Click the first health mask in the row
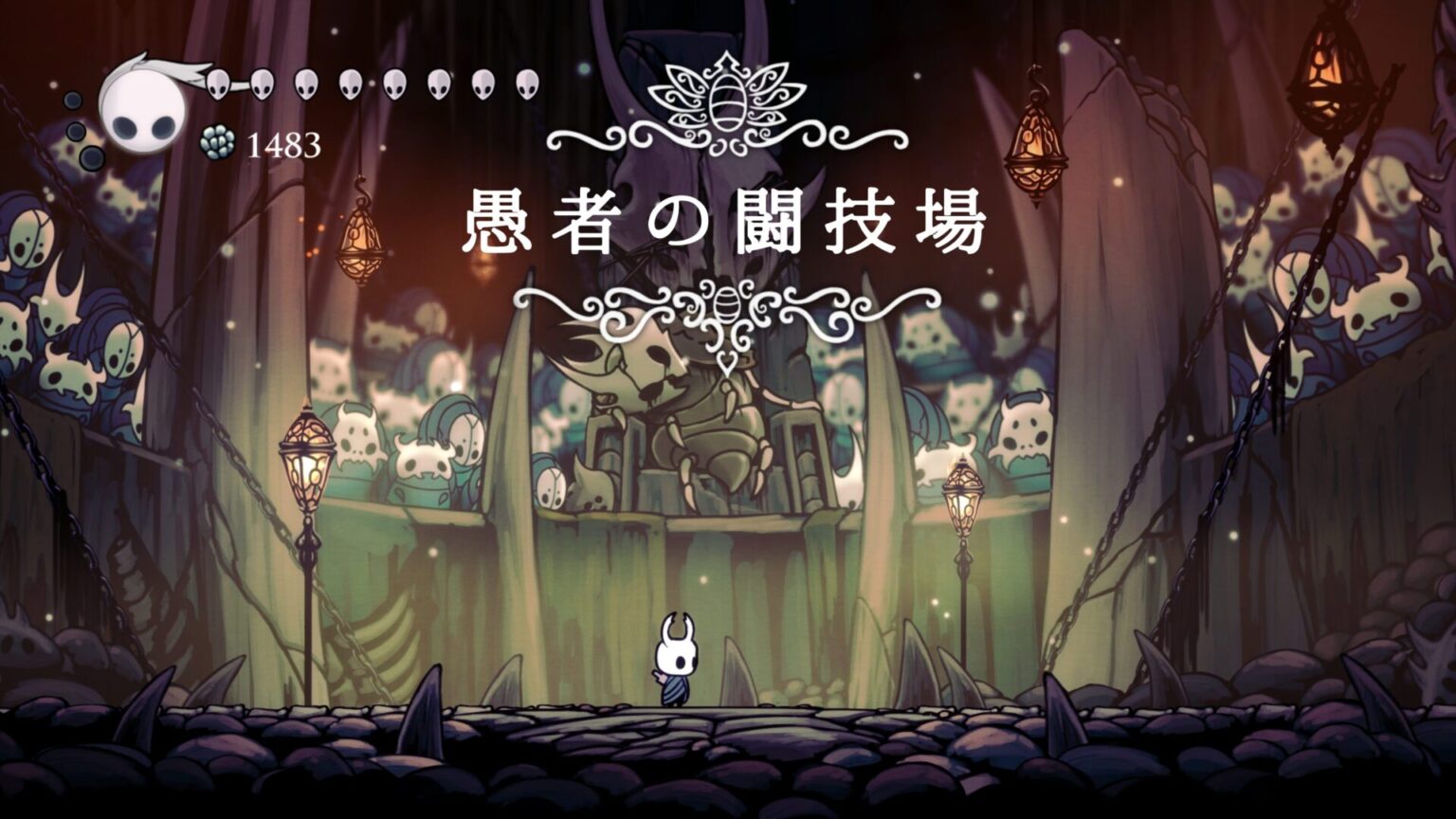This screenshot has width=1456, height=819. click(216, 83)
